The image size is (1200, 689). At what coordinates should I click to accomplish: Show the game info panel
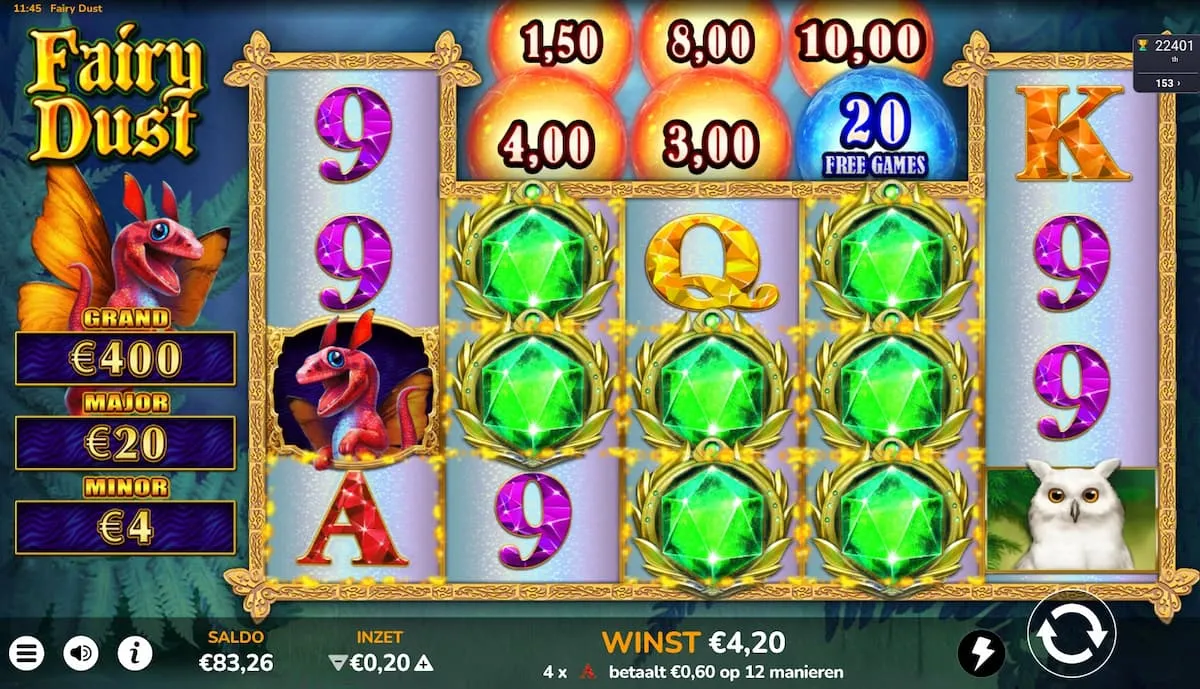135,654
